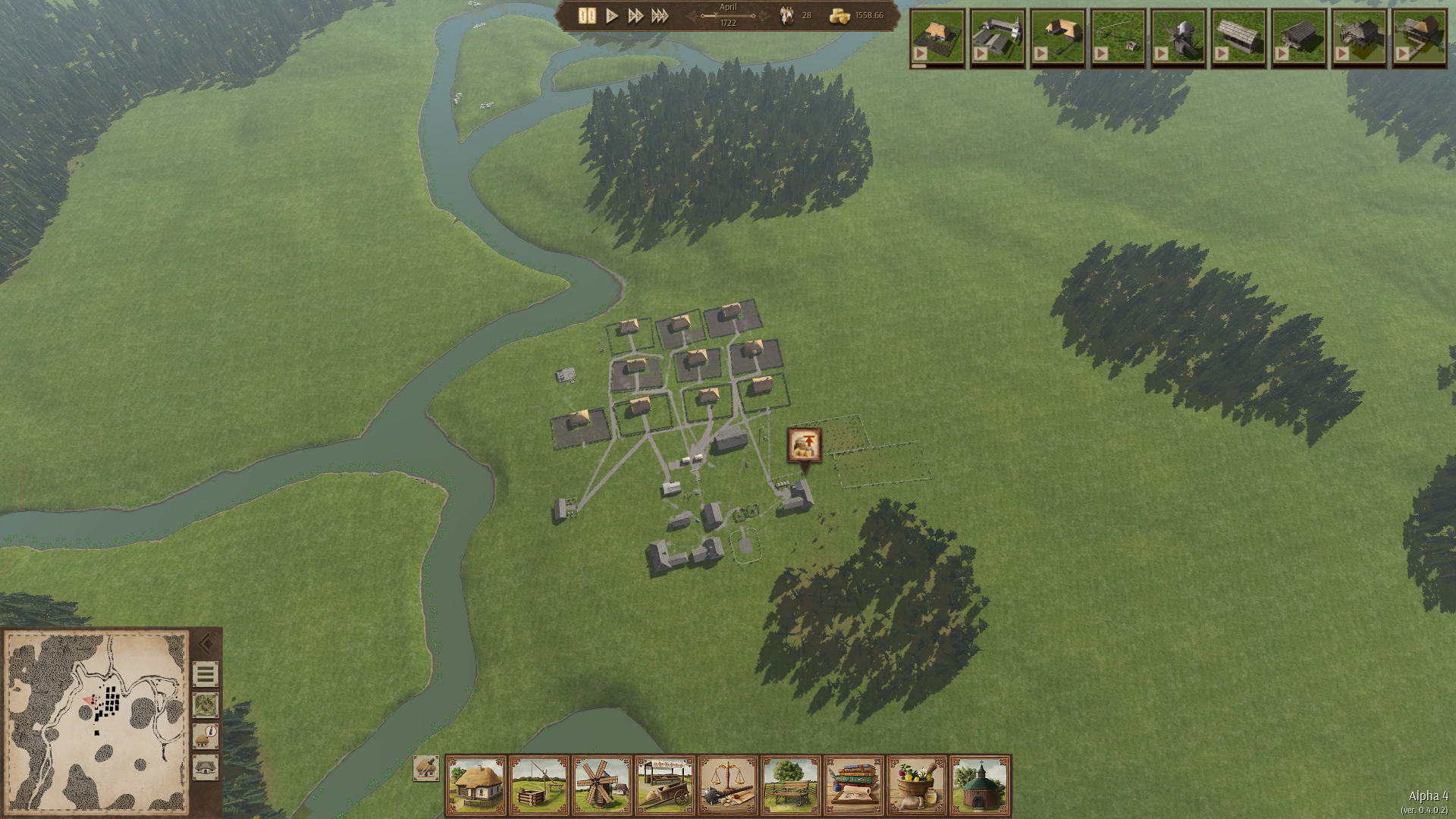Viewport: 1456px width, 819px height.
Task: Pause the game simulation
Action: tap(587, 16)
